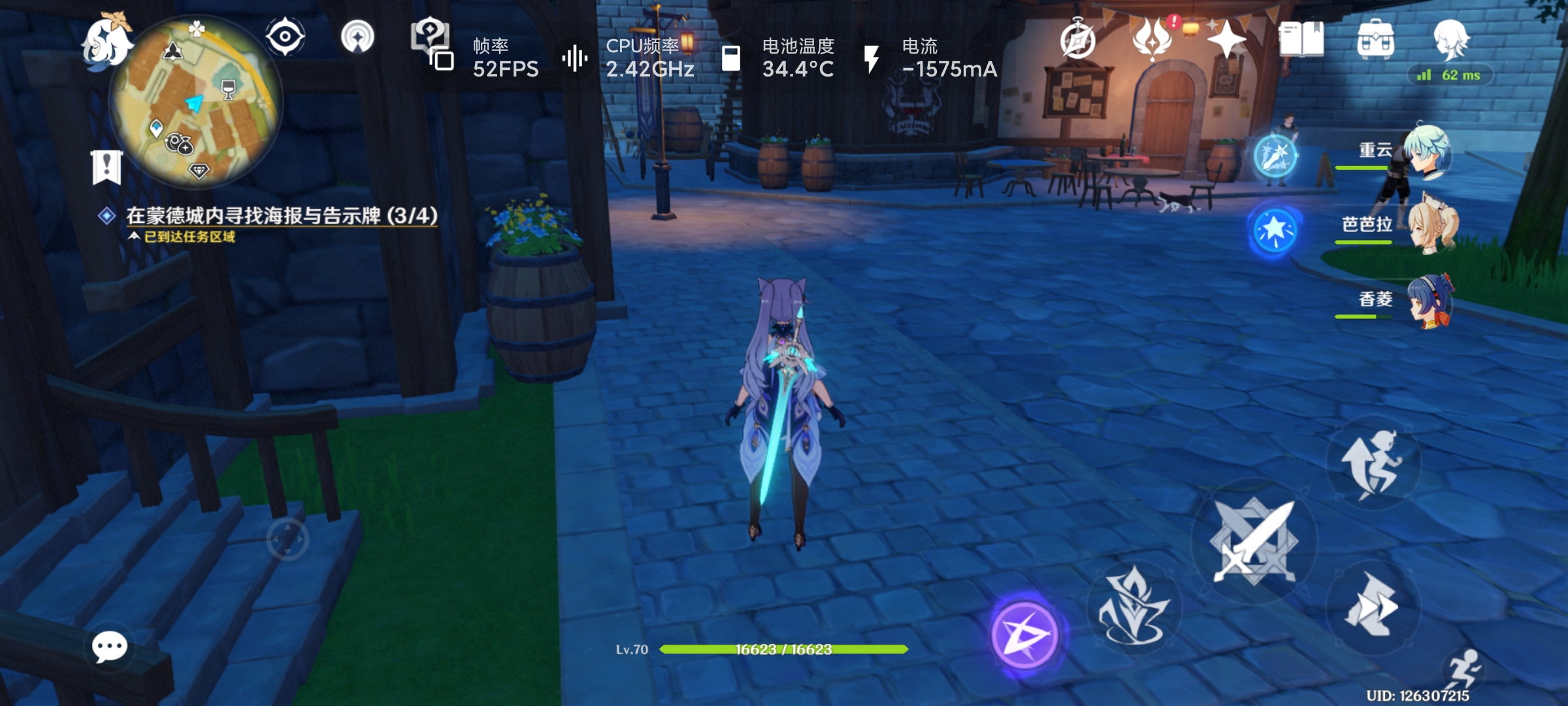Expand the exclamation quest banner below minimap
Viewport: 1568px width, 706px height.
pyautogui.click(x=106, y=167)
